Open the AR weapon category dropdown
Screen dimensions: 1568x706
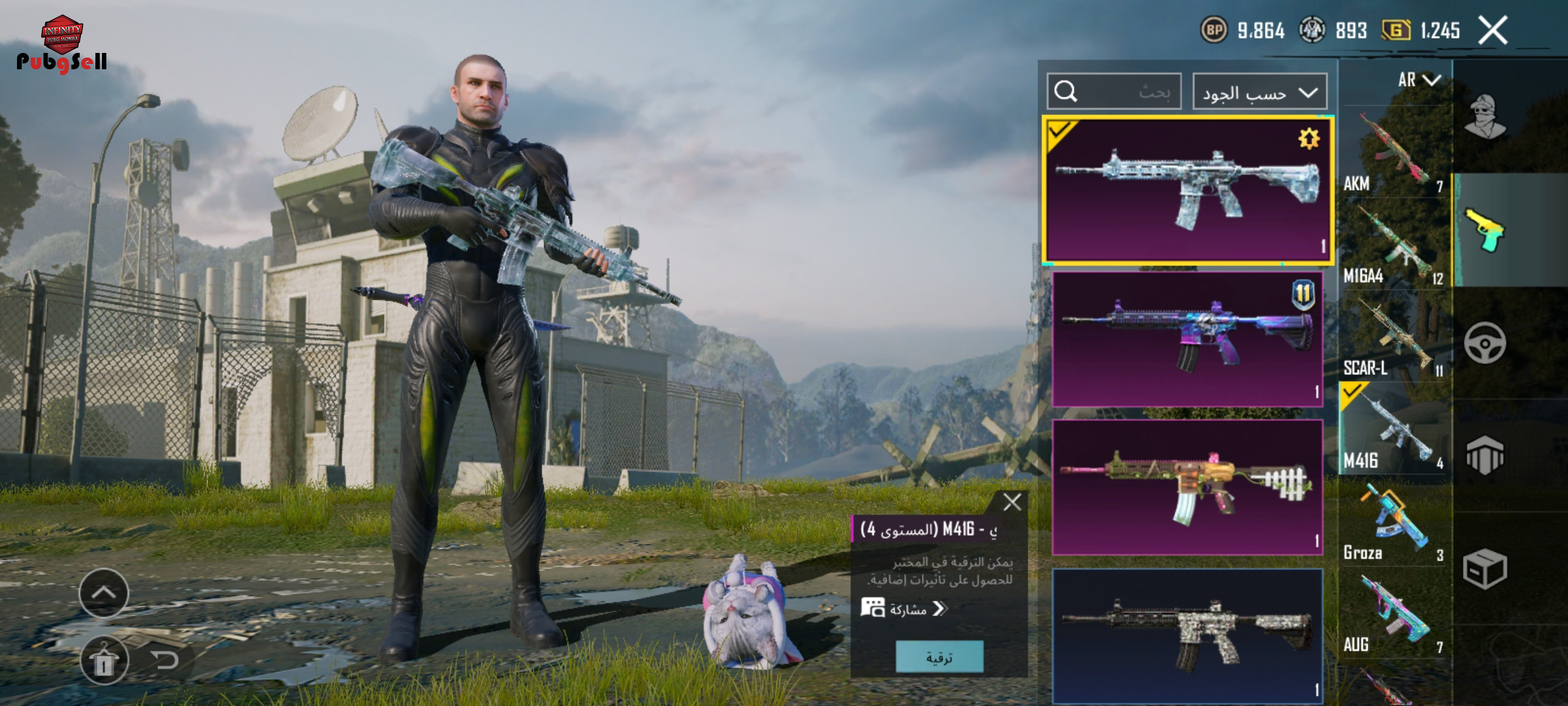coord(1418,80)
